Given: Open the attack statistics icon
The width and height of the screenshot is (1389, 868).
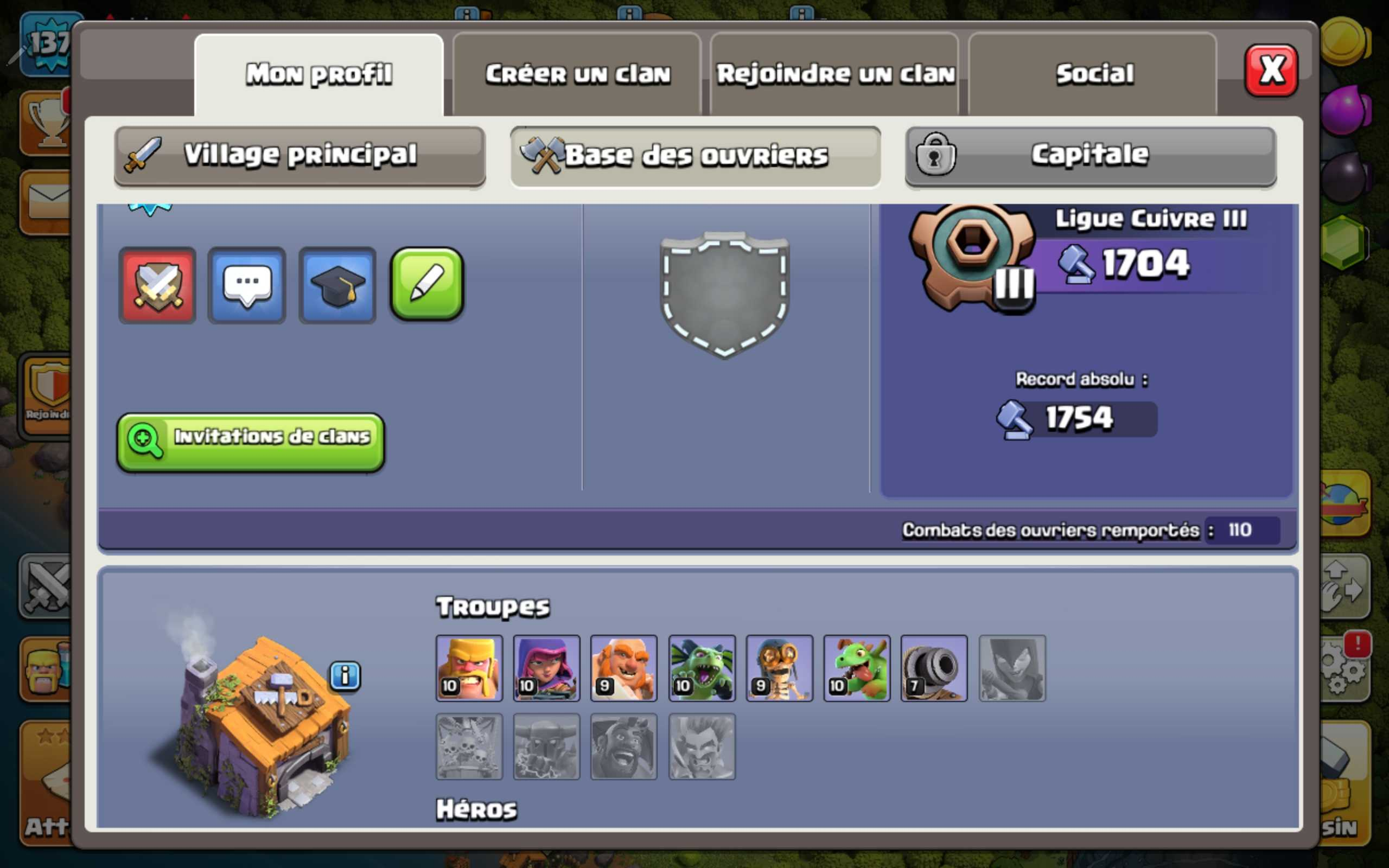Looking at the screenshot, I should coord(158,285).
